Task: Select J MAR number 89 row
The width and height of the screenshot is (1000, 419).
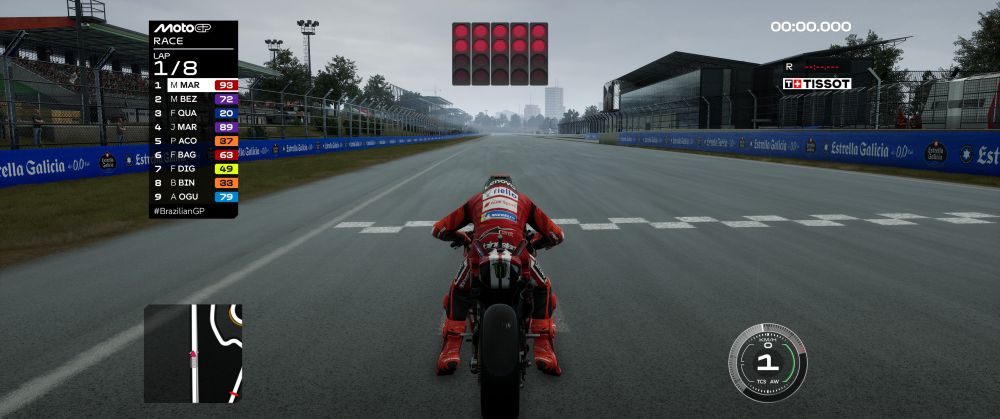Action: [x=195, y=128]
